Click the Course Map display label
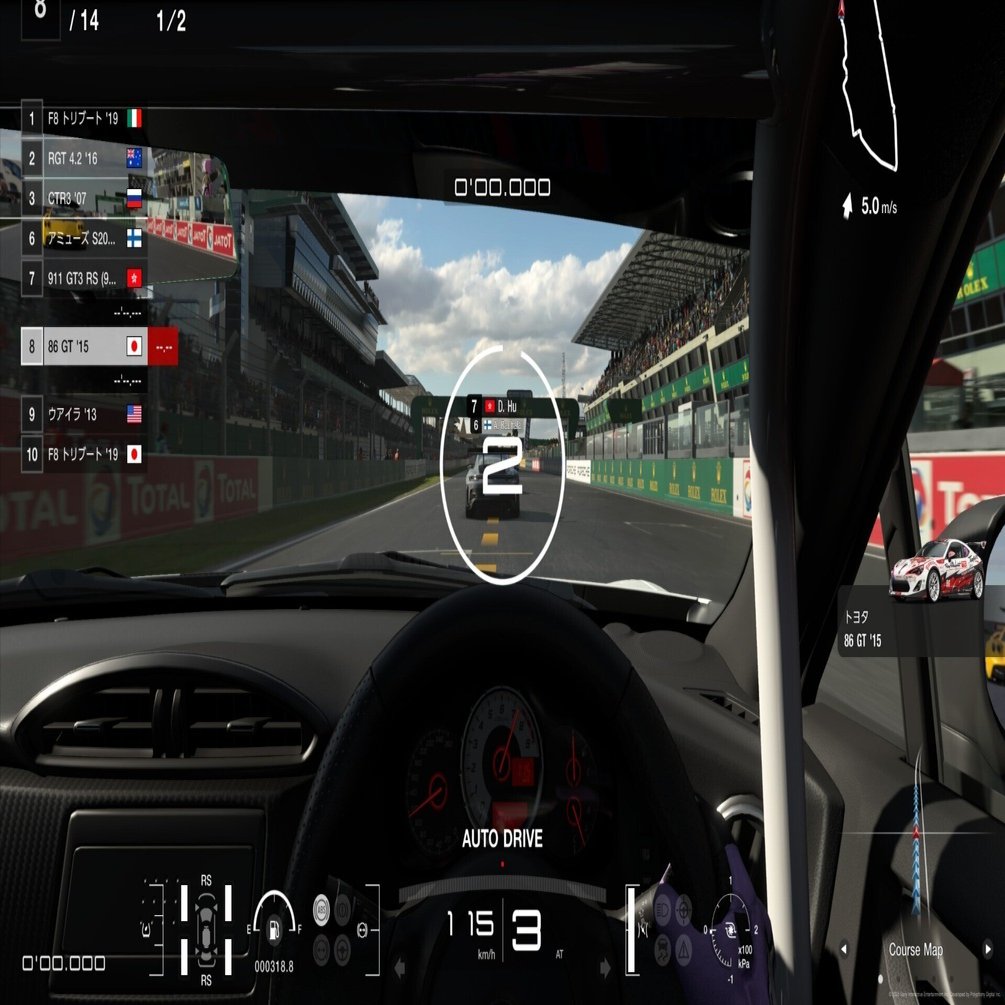The height and width of the screenshot is (1005, 1005). click(915, 950)
